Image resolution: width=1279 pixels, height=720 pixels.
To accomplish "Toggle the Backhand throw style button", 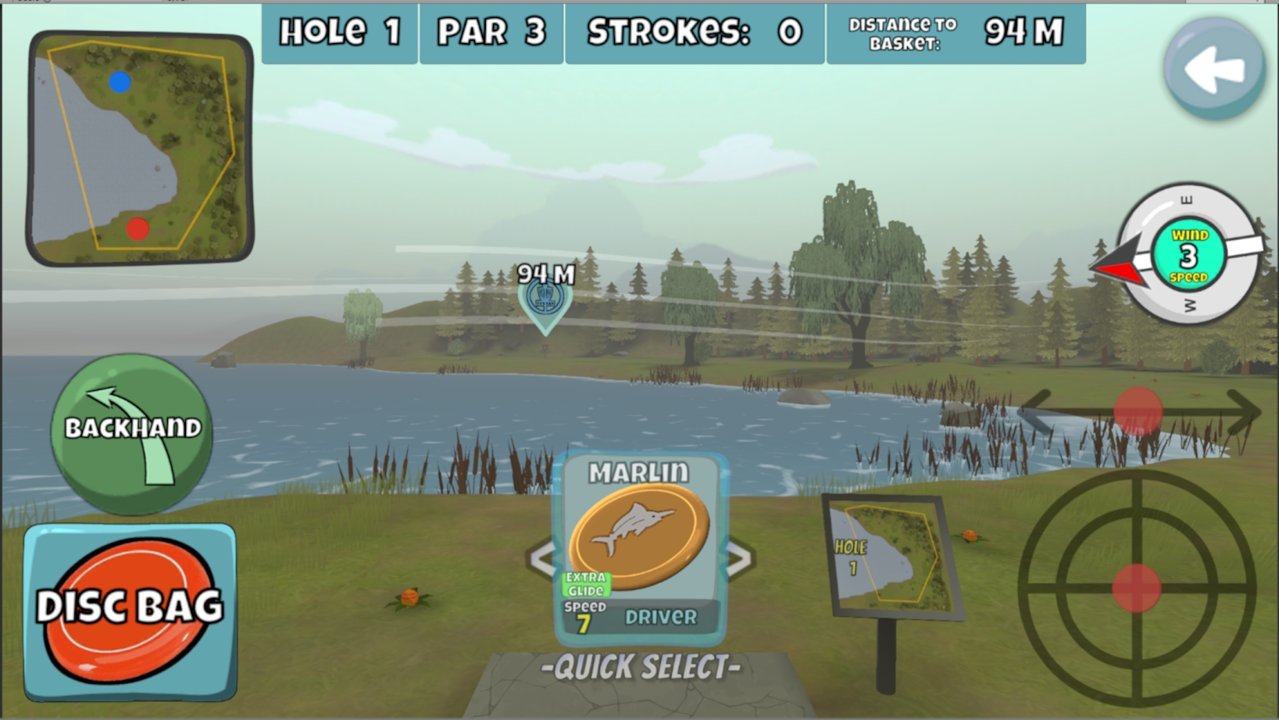I will (x=132, y=433).
